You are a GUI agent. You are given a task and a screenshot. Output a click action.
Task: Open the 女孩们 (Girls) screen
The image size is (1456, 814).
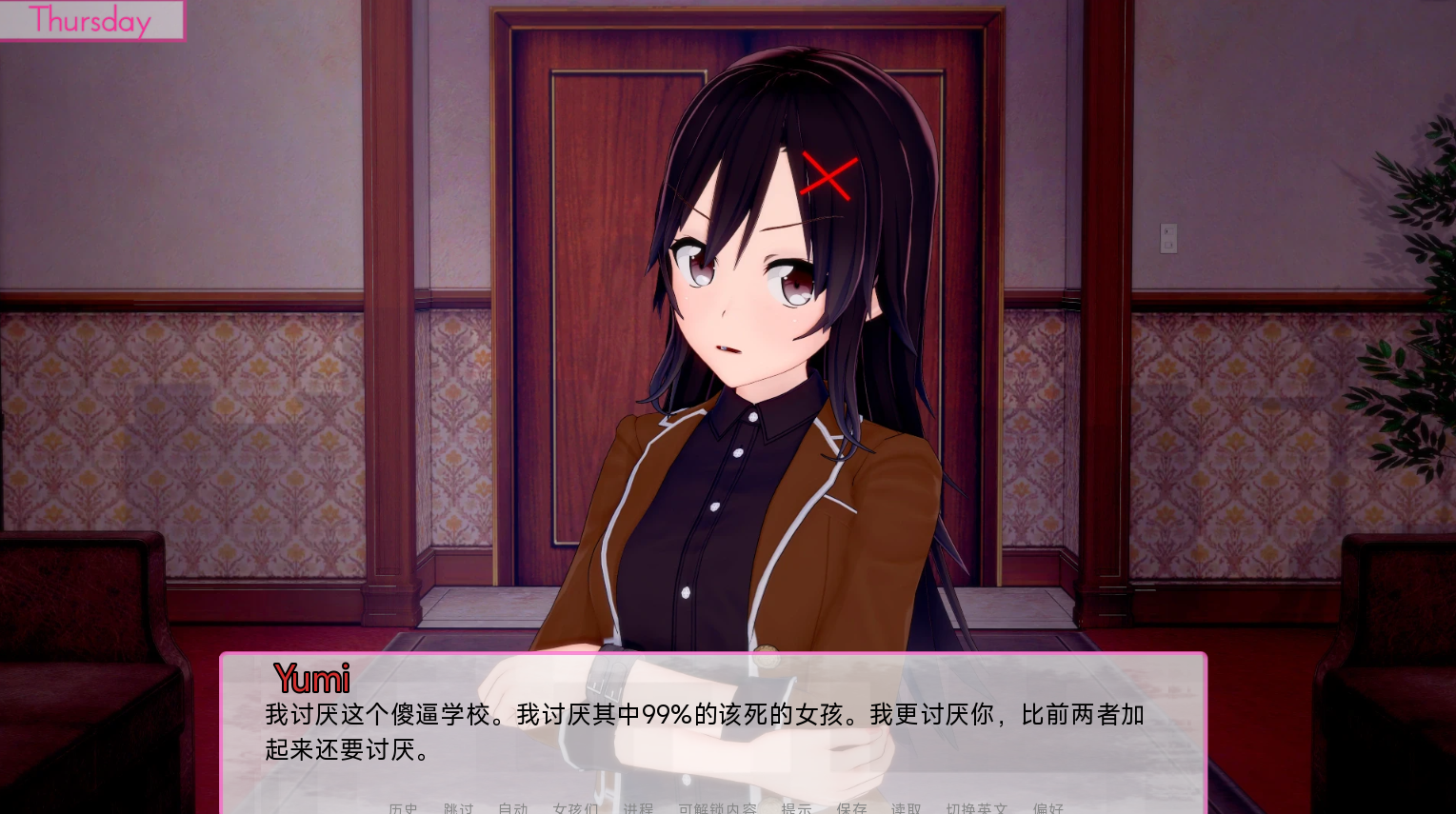pos(574,809)
